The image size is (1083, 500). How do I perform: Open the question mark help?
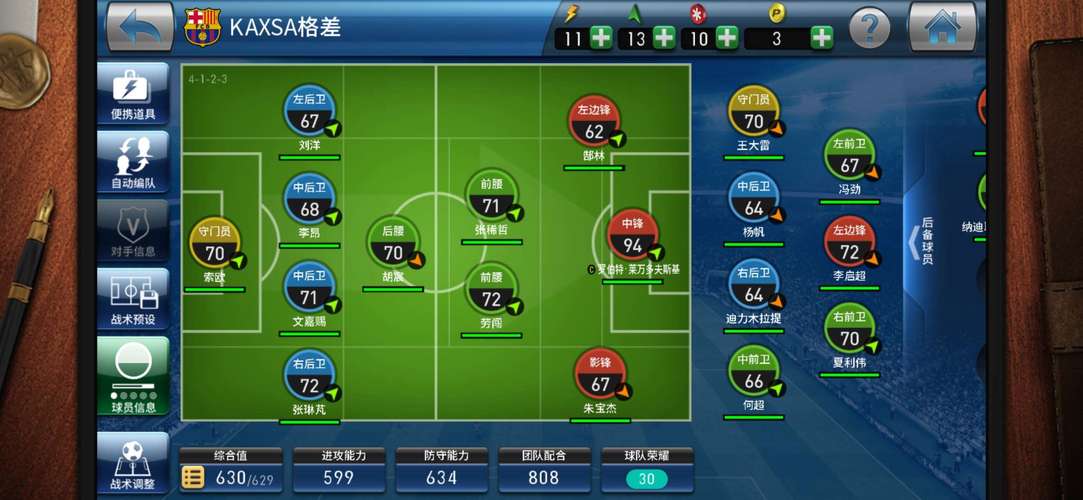869,27
